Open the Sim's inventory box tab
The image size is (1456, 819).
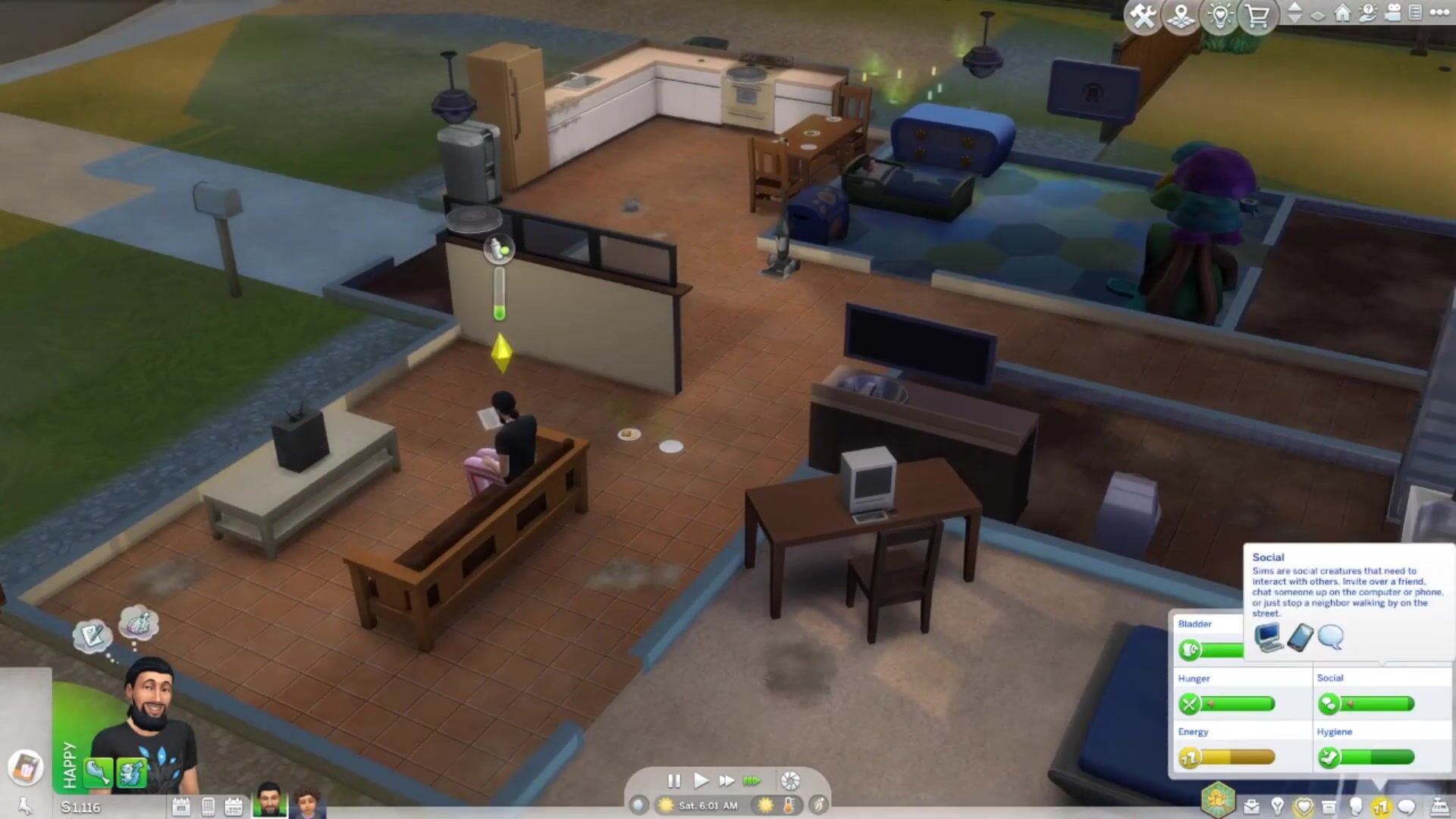[x=1329, y=807]
